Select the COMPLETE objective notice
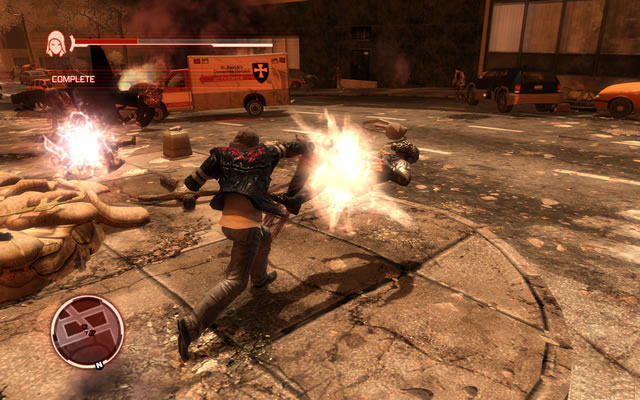Screen dimensions: 640x400 point(73,78)
